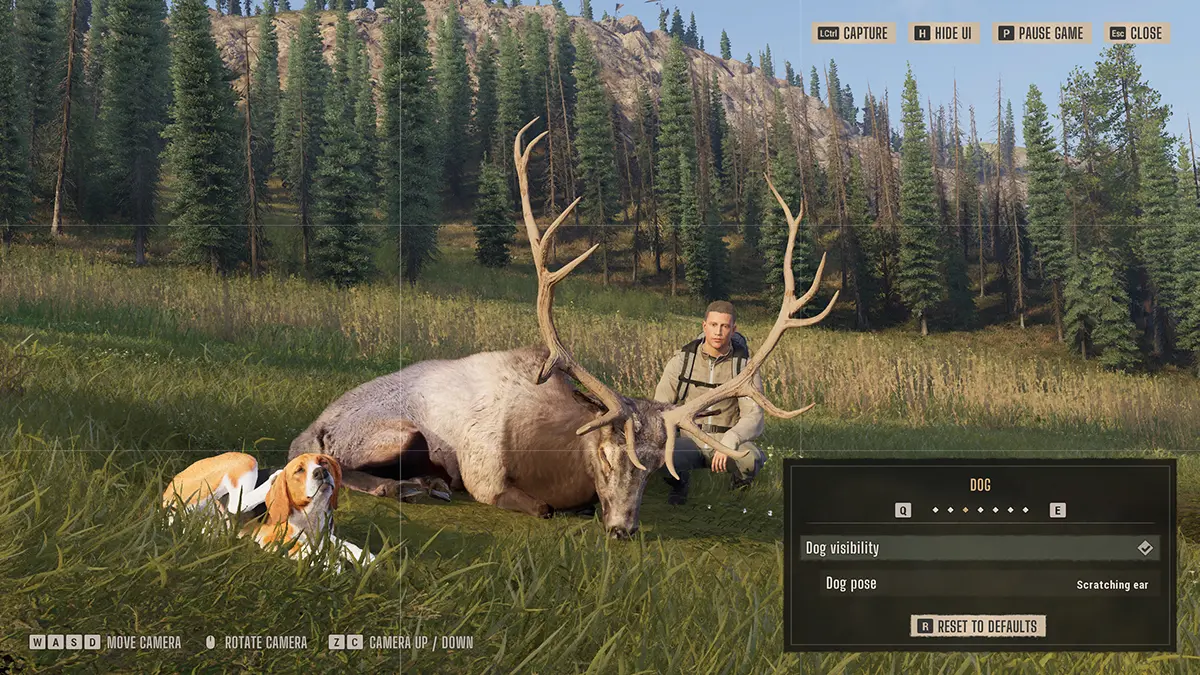Hide the photo mode UI

944,33
